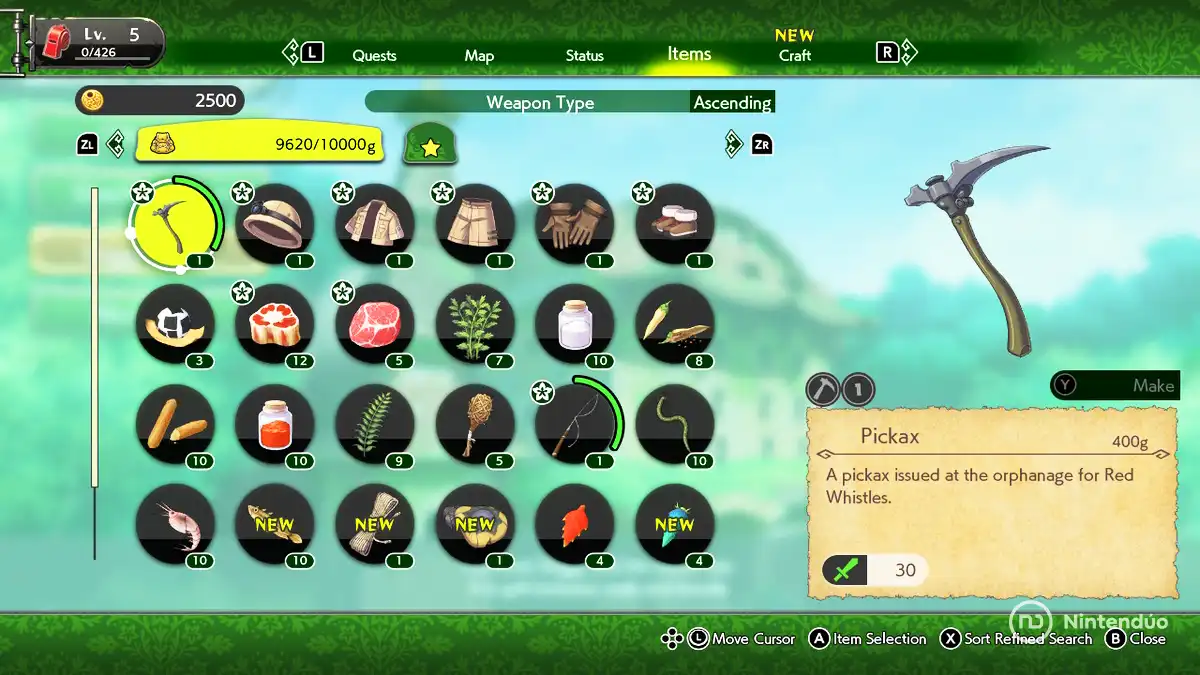
Task: Select the rice ball item
Action: click(x=174, y=324)
